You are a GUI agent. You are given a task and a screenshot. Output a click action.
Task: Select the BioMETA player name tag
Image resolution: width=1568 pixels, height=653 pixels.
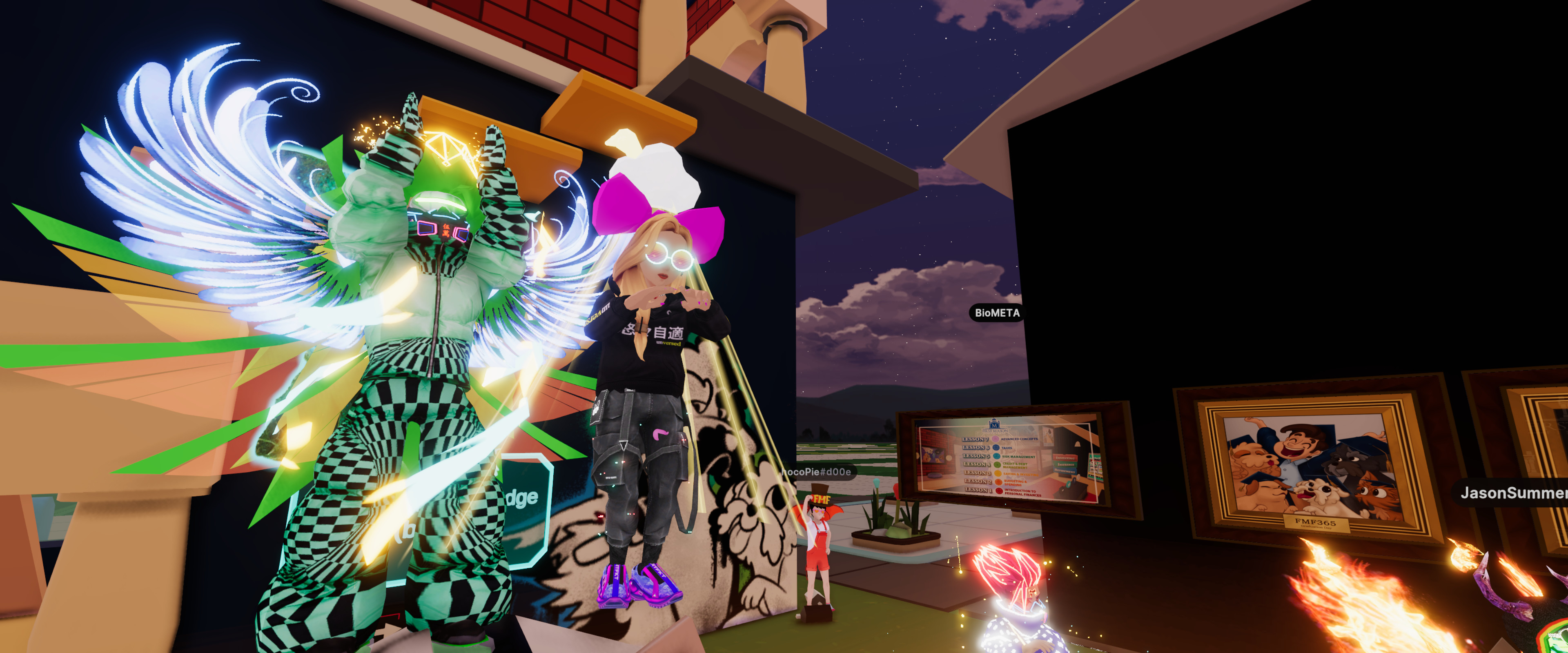point(996,313)
